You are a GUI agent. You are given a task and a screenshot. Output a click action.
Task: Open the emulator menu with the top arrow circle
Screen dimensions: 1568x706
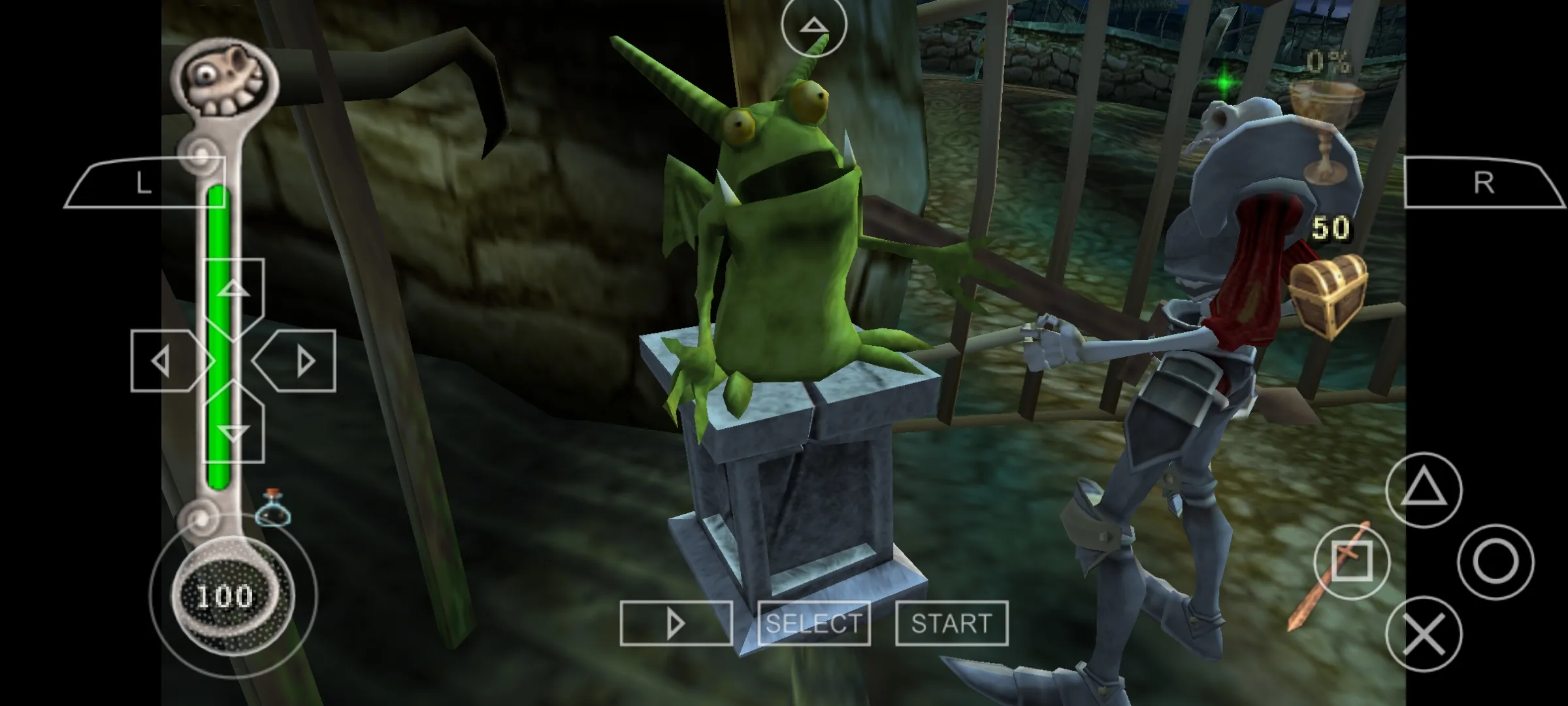pyautogui.click(x=813, y=25)
